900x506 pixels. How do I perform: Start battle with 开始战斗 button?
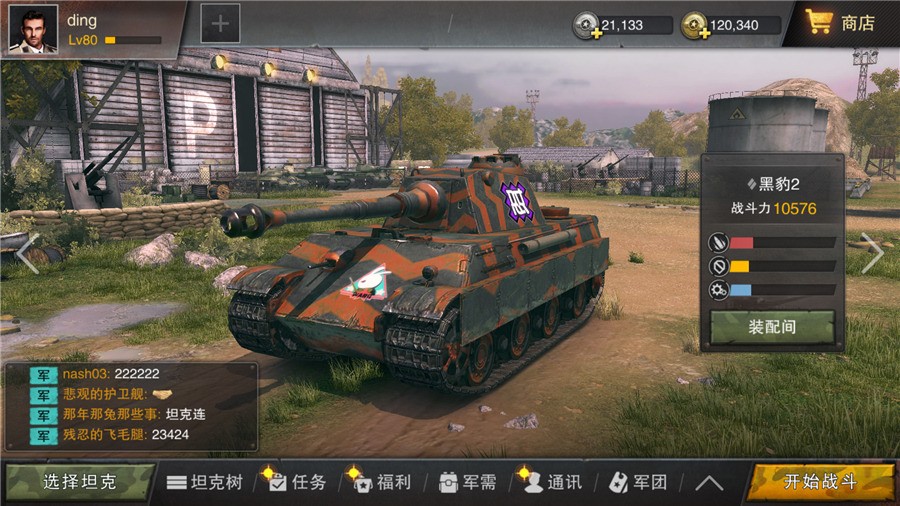[x=820, y=482]
